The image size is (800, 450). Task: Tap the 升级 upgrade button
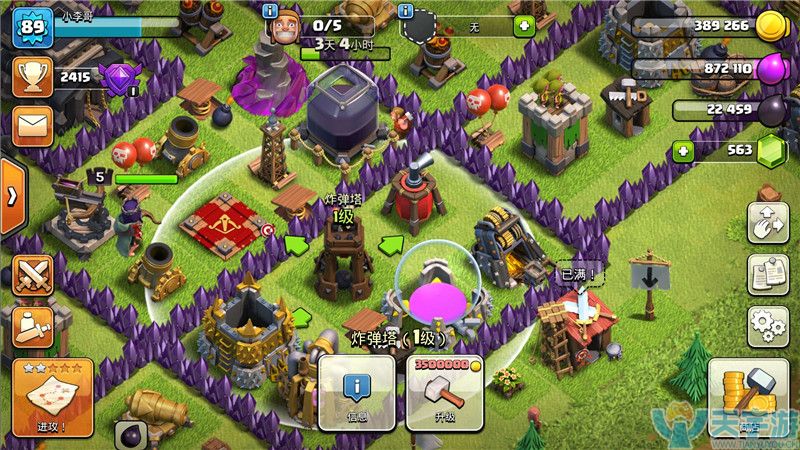[x=444, y=393]
